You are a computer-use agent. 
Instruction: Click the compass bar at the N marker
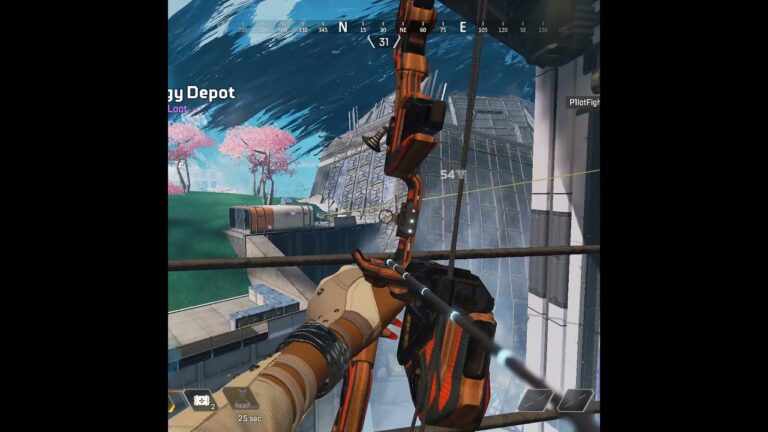coord(343,28)
